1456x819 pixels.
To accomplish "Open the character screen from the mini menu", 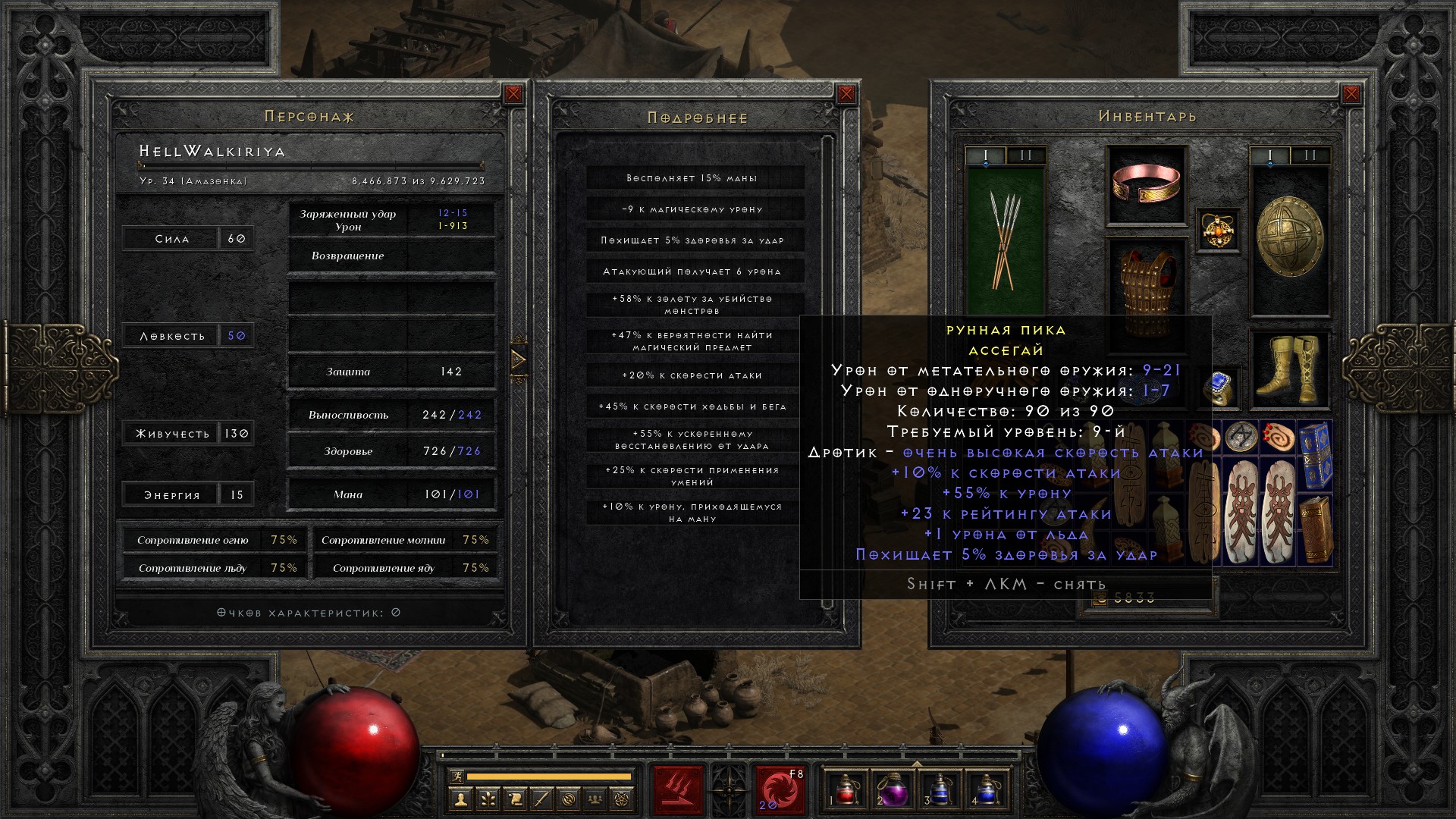I will pos(460,799).
